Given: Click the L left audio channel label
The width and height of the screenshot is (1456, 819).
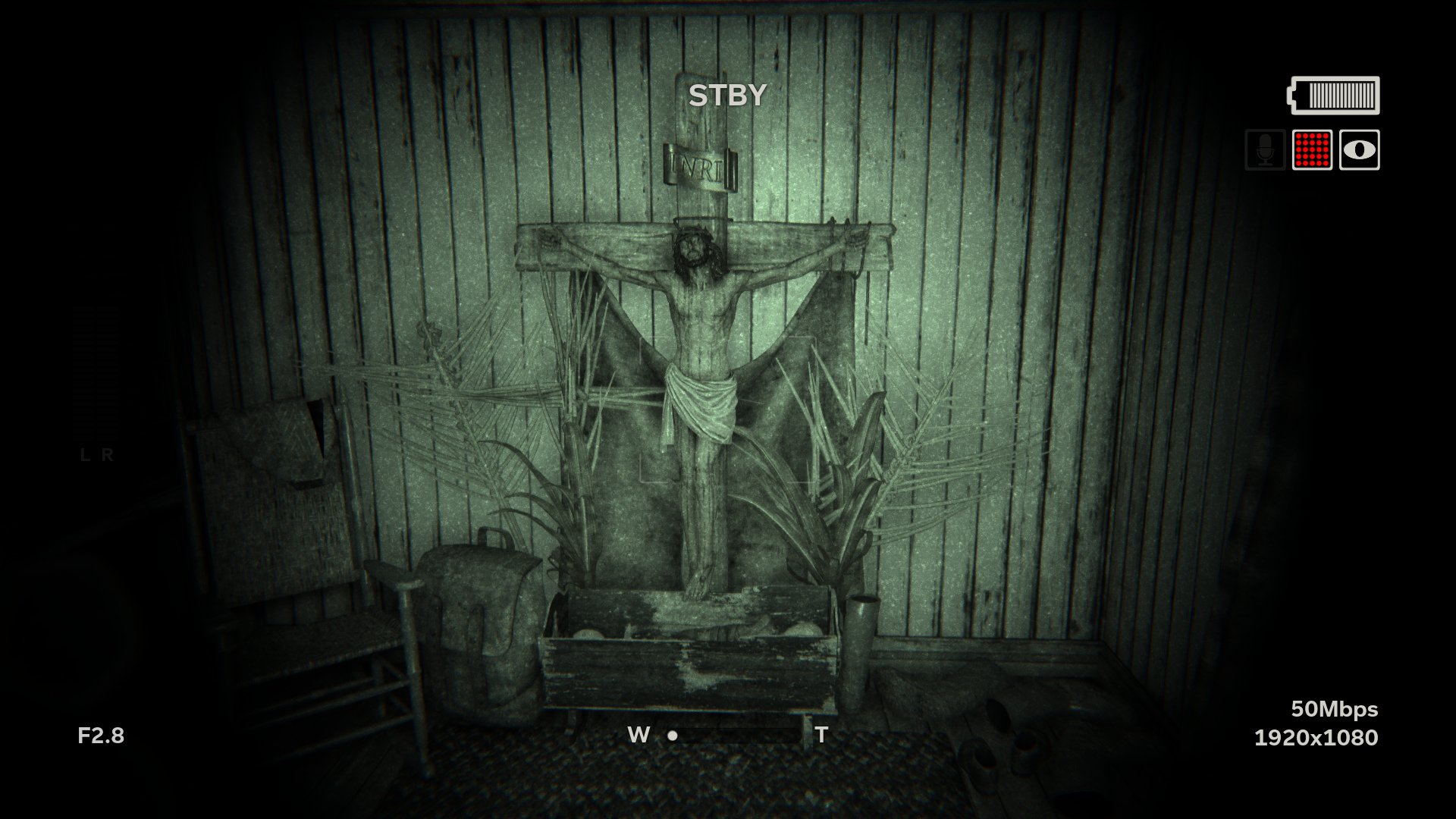Looking at the screenshot, I should click(83, 456).
